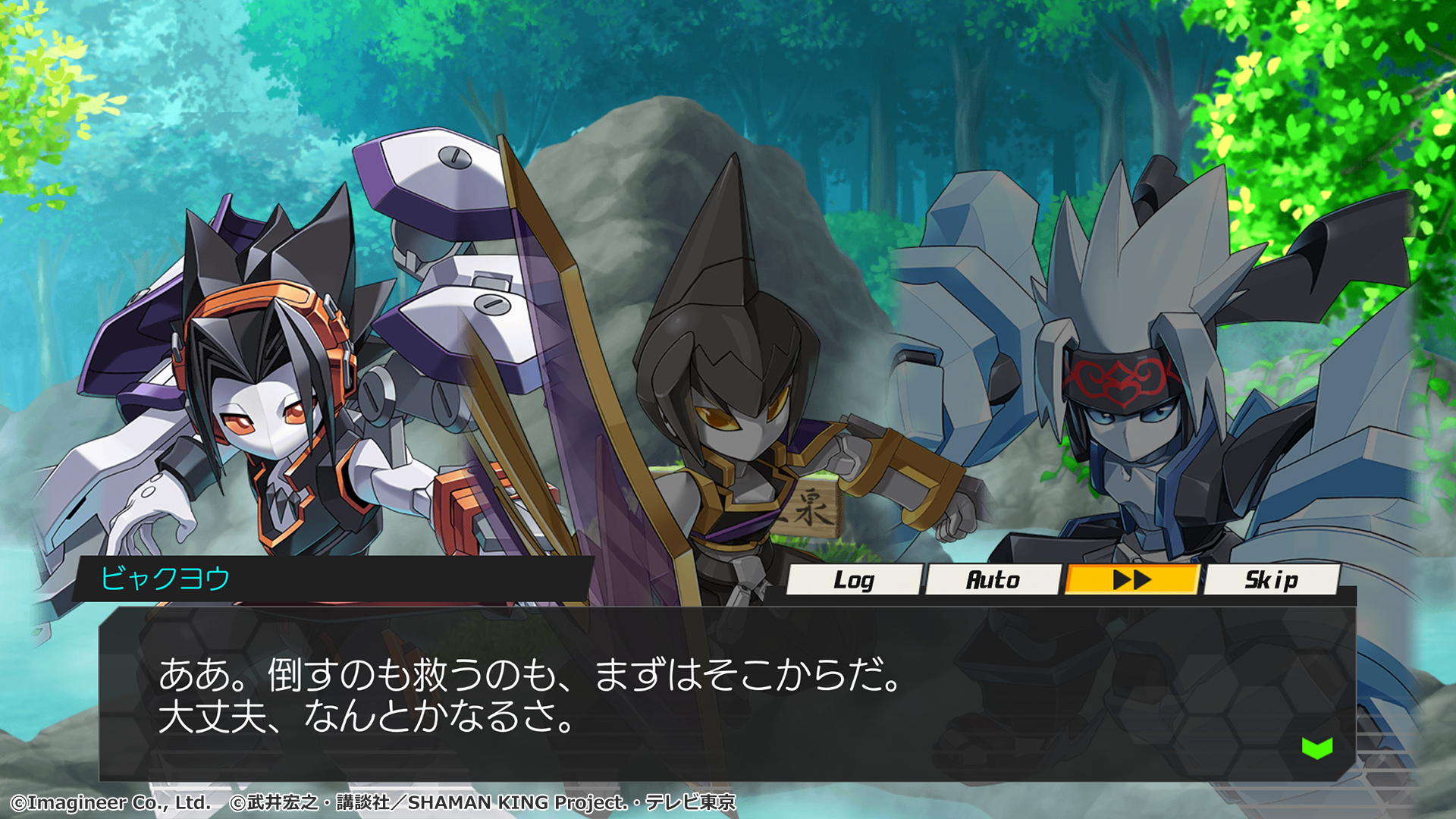Click the Log toolbar entry

click(855, 580)
